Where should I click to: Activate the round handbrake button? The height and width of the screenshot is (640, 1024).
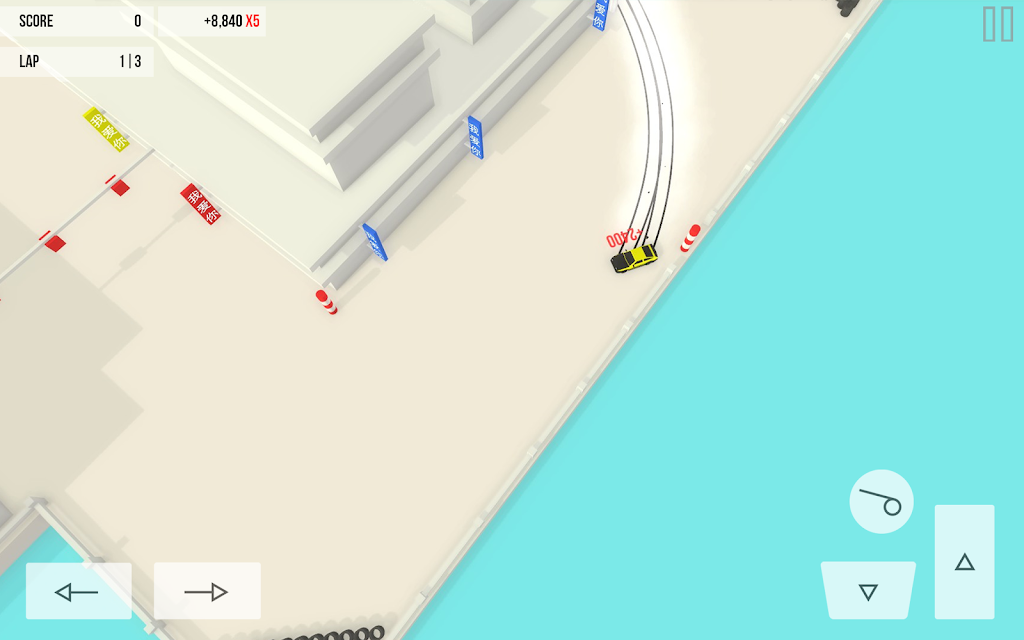click(881, 501)
